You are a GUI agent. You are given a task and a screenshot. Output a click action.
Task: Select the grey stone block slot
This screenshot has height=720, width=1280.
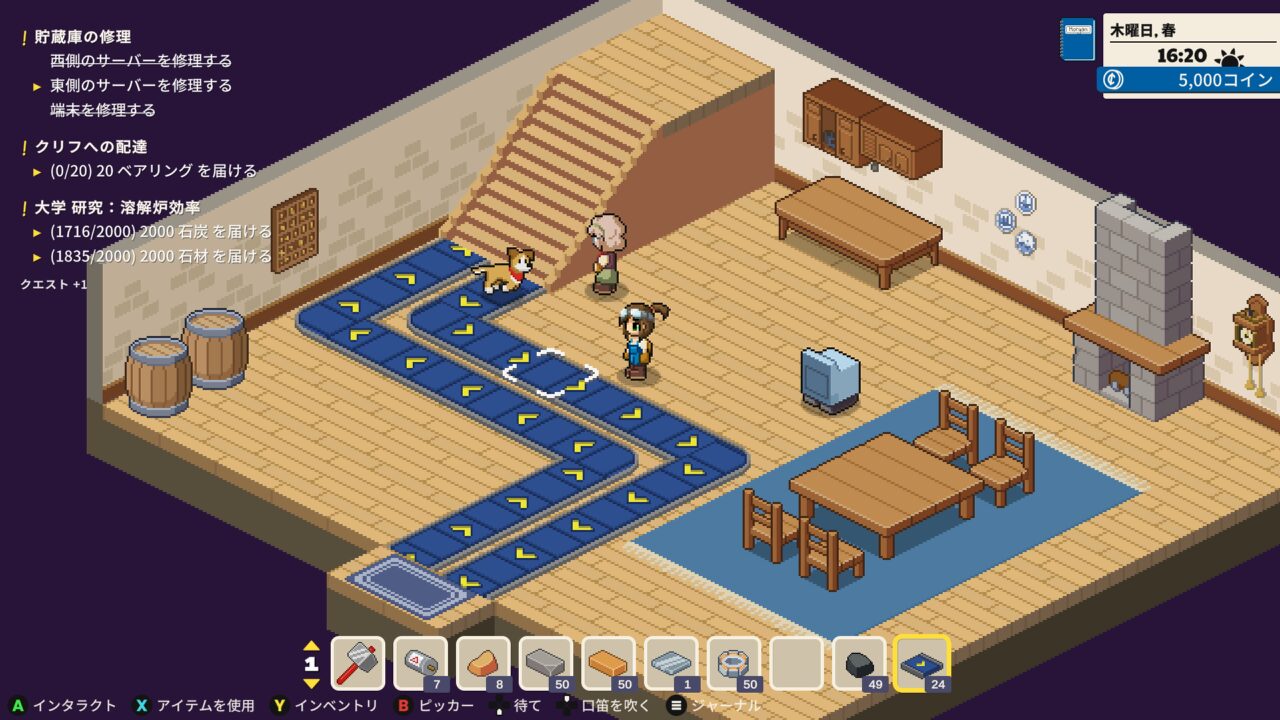(546, 663)
